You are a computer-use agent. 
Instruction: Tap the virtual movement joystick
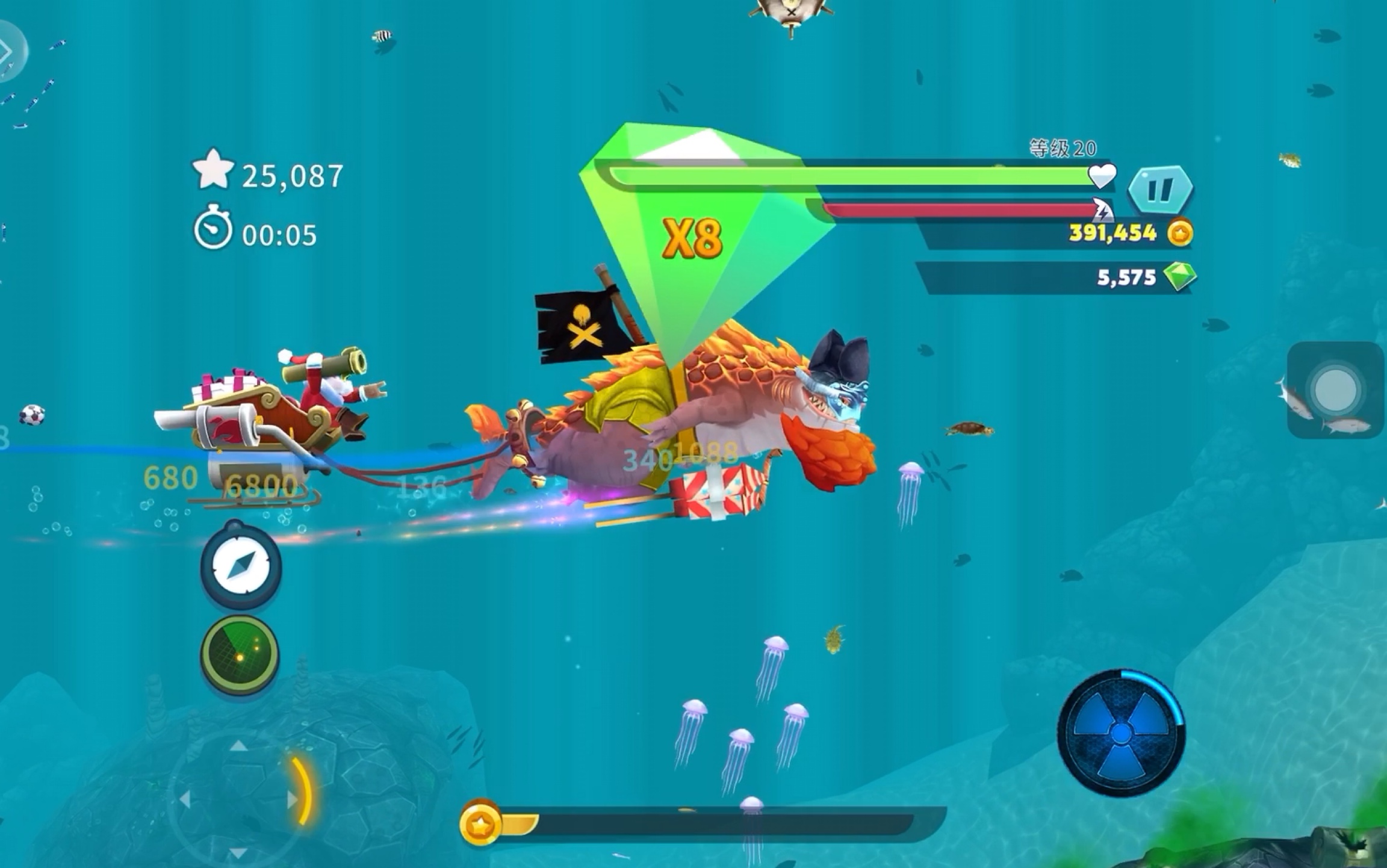coord(240,798)
